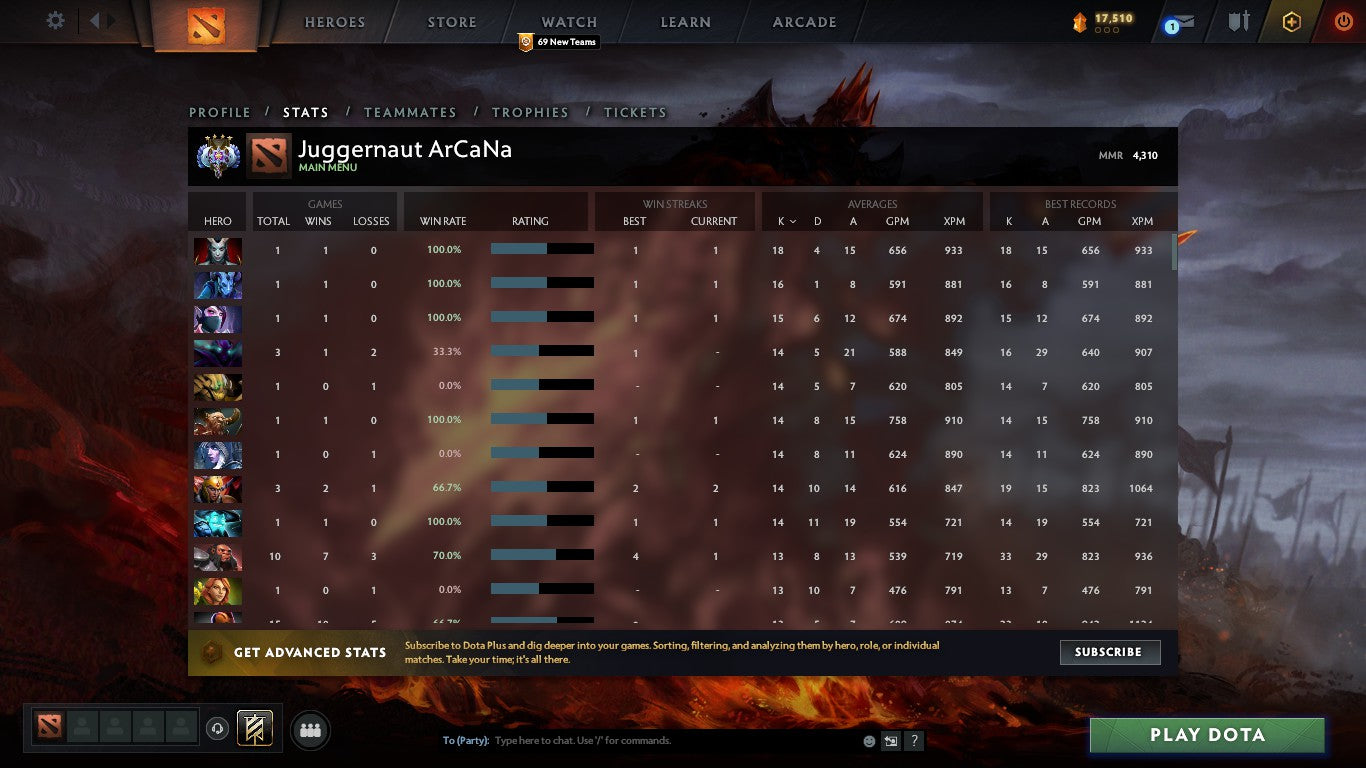Click the back navigation arrow
Viewport: 1366px width, 768px height.
click(95, 19)
